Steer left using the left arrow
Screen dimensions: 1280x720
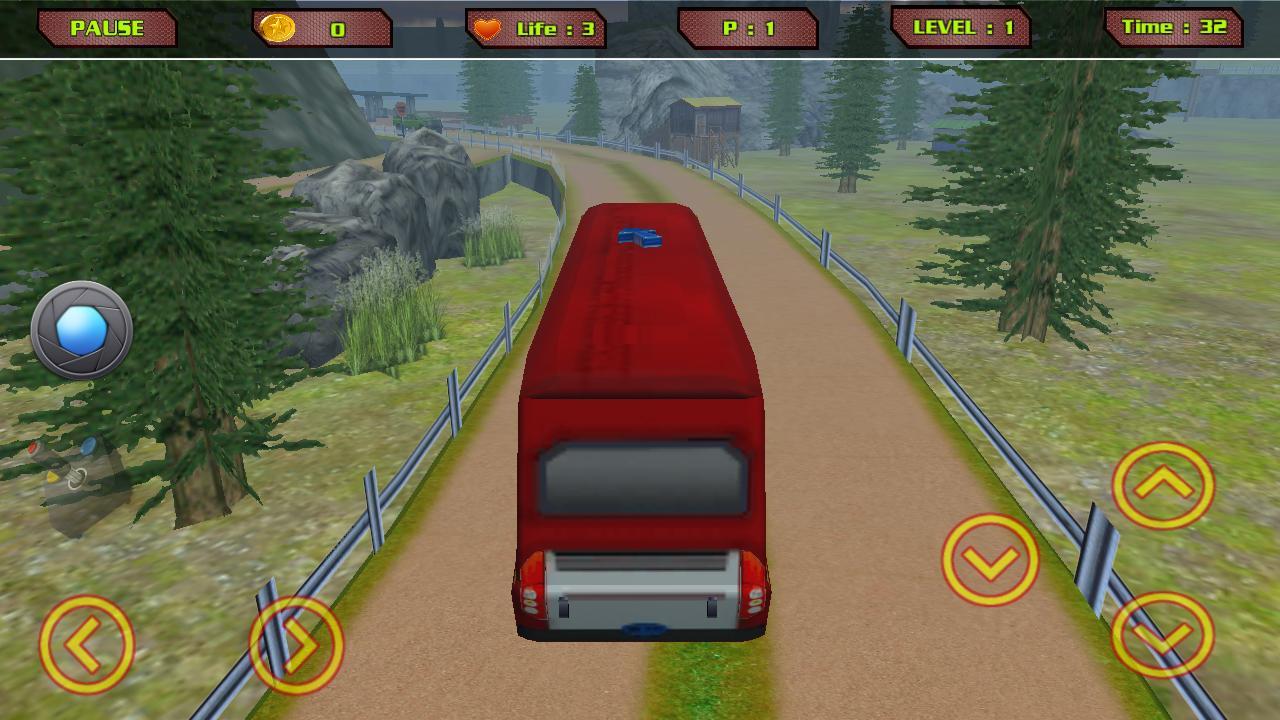(x=88, y=645)
